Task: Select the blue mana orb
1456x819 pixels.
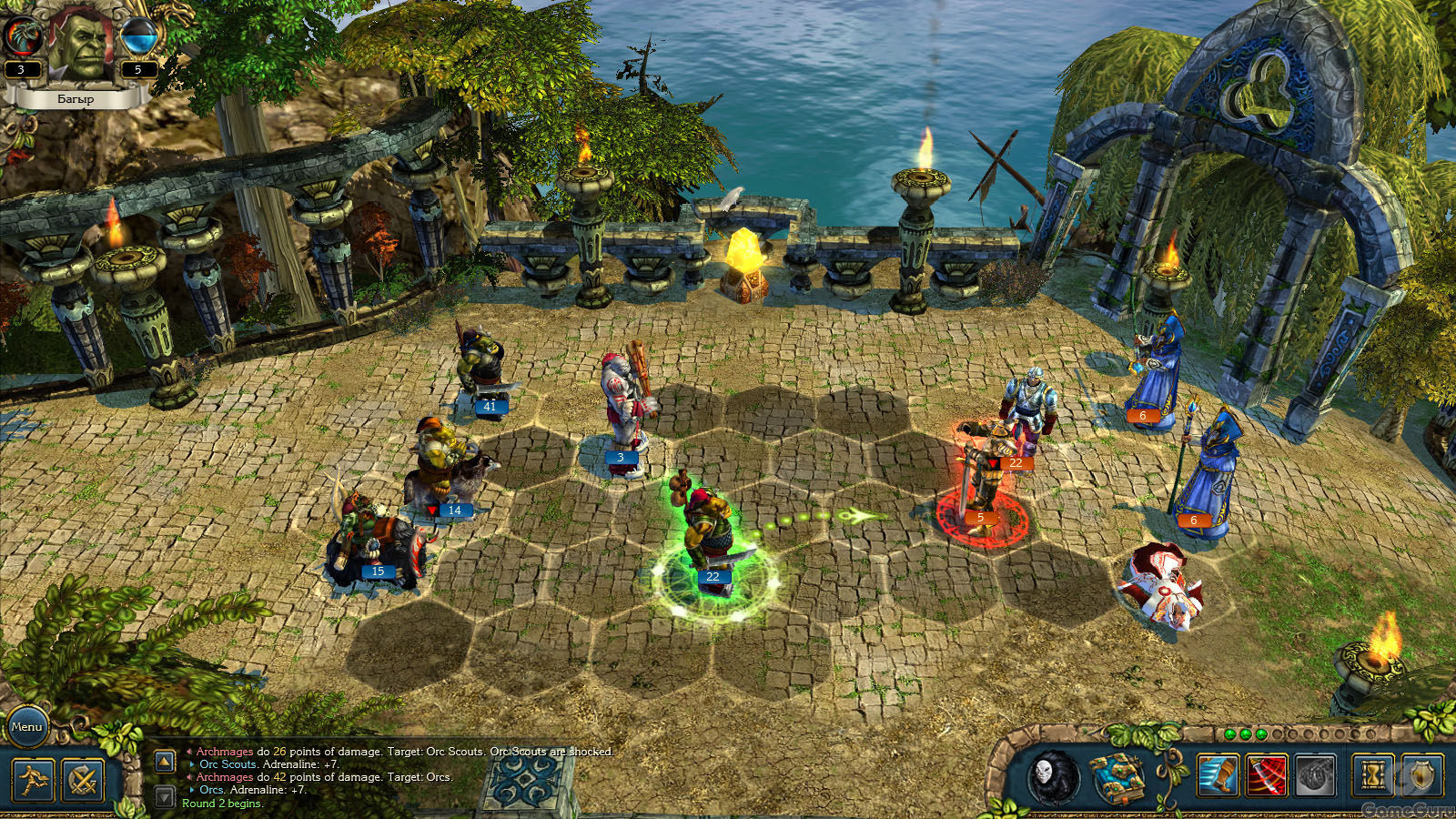Action: 140,38
